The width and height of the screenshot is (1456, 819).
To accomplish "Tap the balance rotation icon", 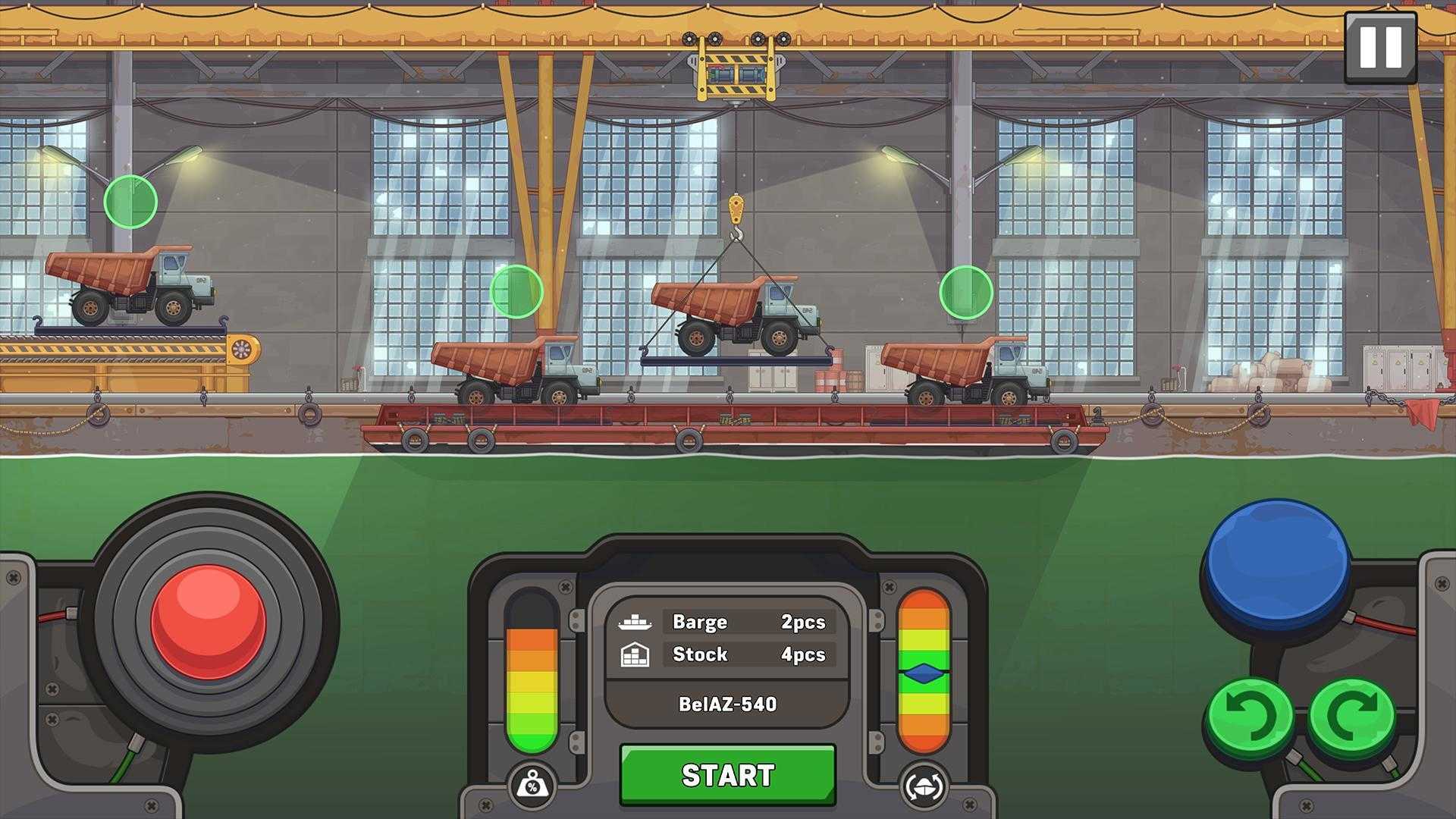I will 924,786.
